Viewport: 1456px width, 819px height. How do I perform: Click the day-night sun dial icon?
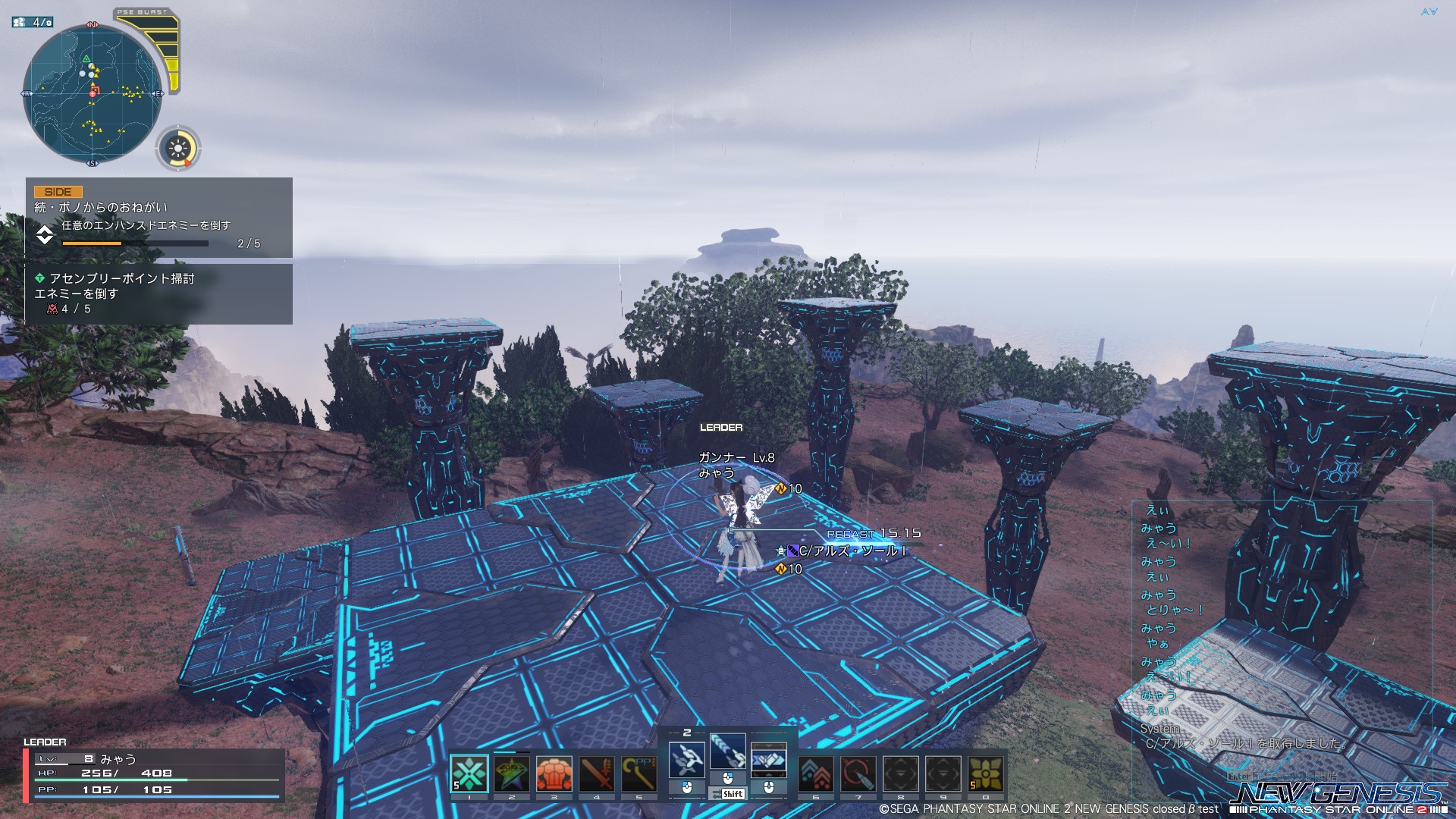pyautogui.click(x=179, y=147)
